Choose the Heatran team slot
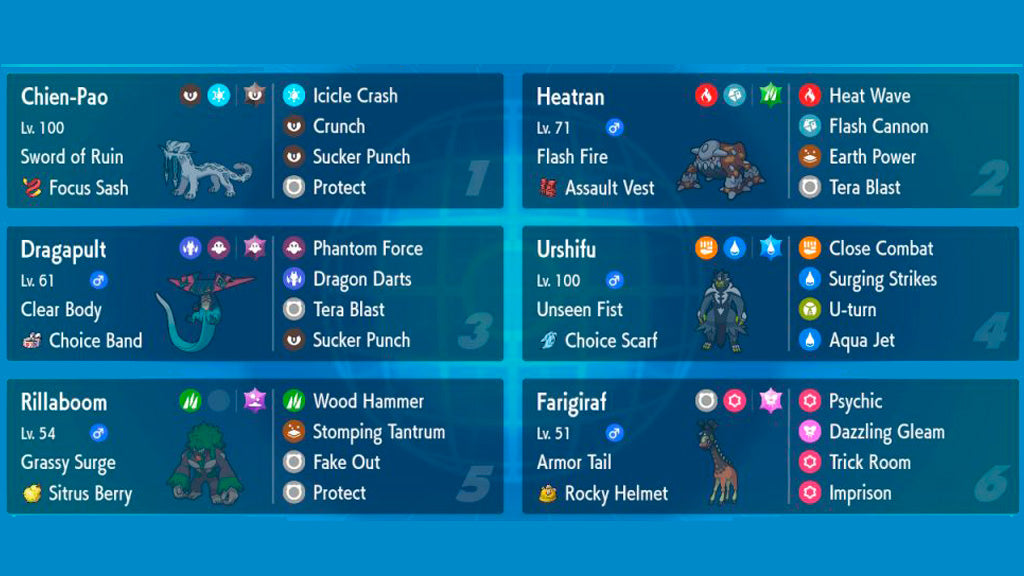The width and height of the screenshot is (1024, 576). [572, 97]
